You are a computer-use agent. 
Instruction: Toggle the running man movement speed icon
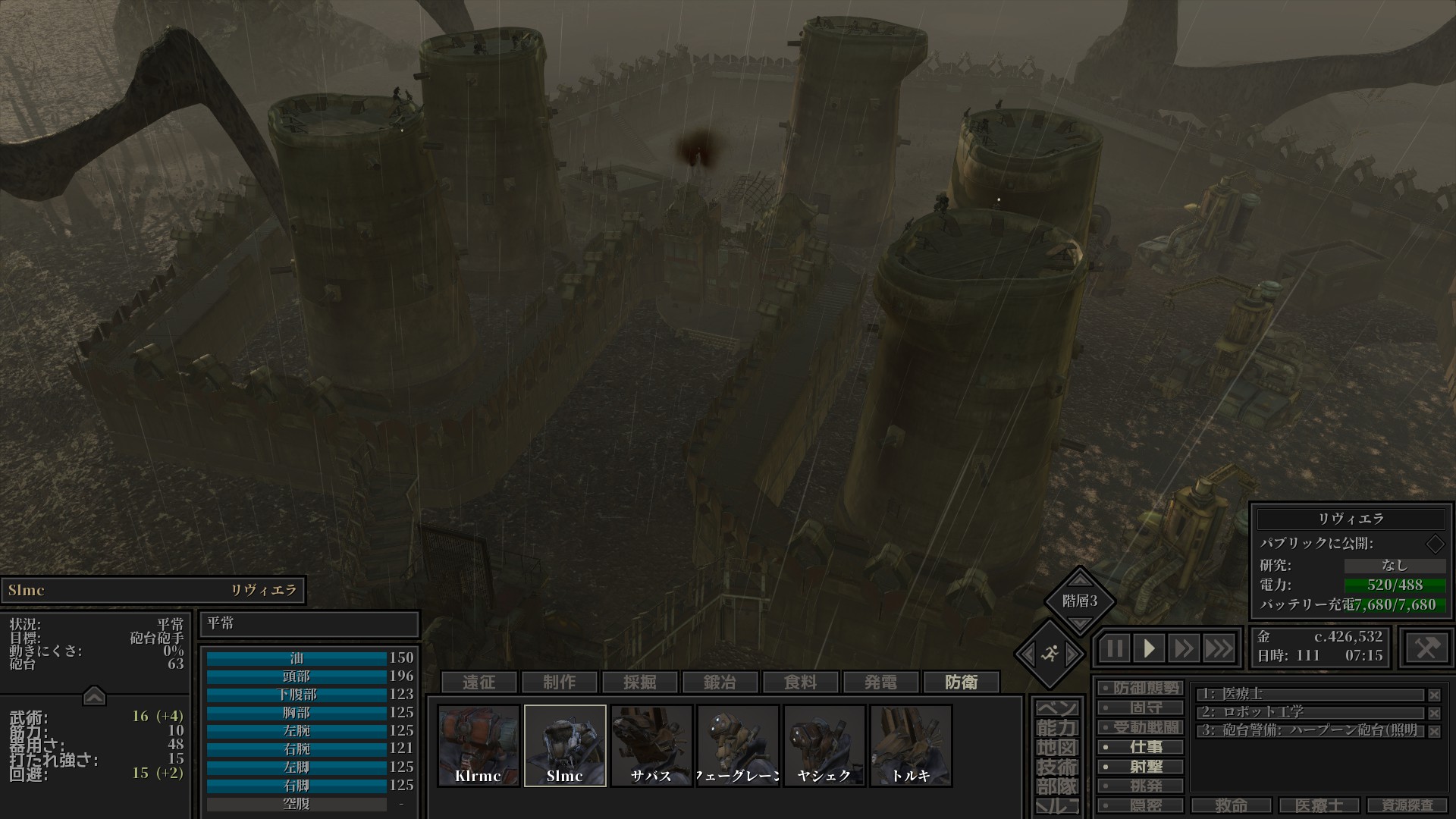(1050, 653)
